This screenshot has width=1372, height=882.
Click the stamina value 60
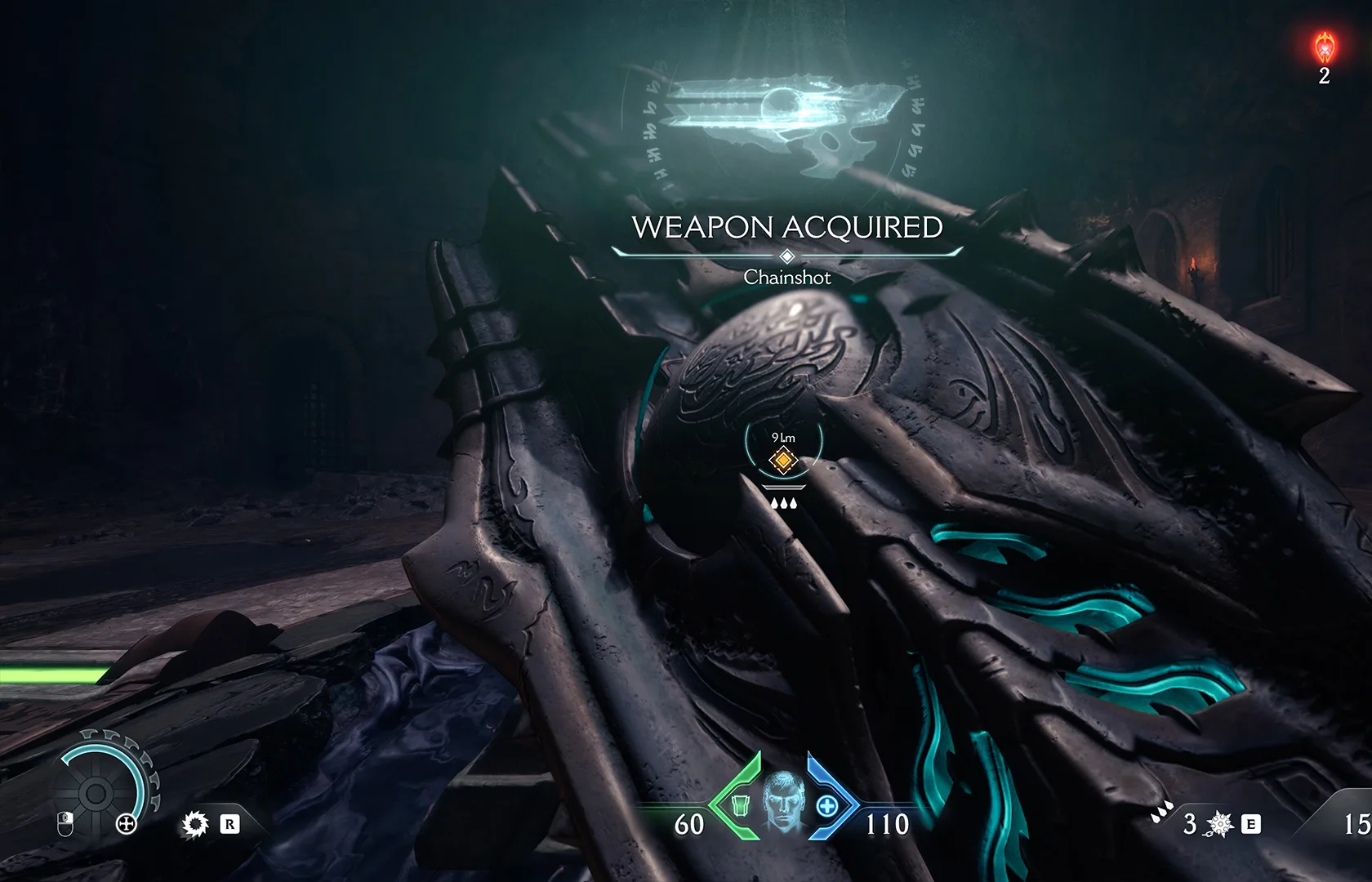690,826
